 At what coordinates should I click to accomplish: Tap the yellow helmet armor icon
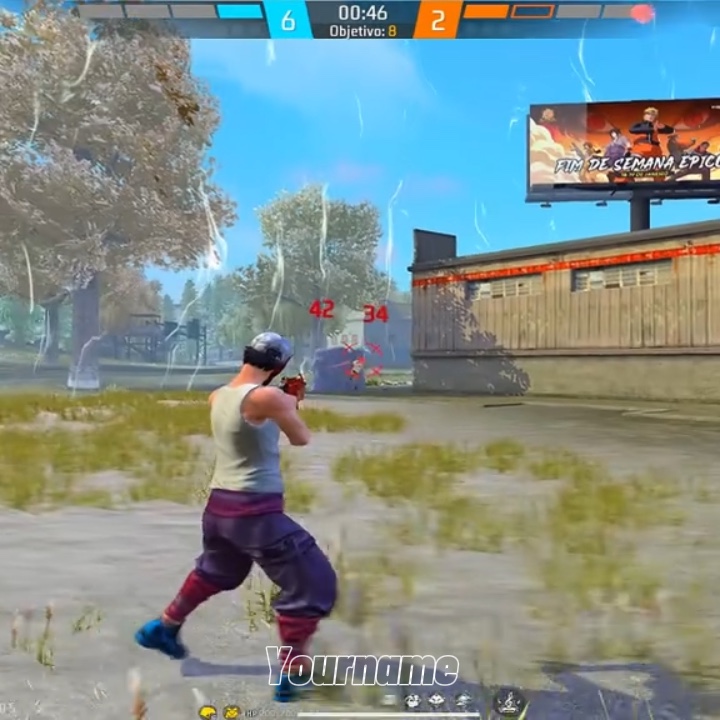207,712
